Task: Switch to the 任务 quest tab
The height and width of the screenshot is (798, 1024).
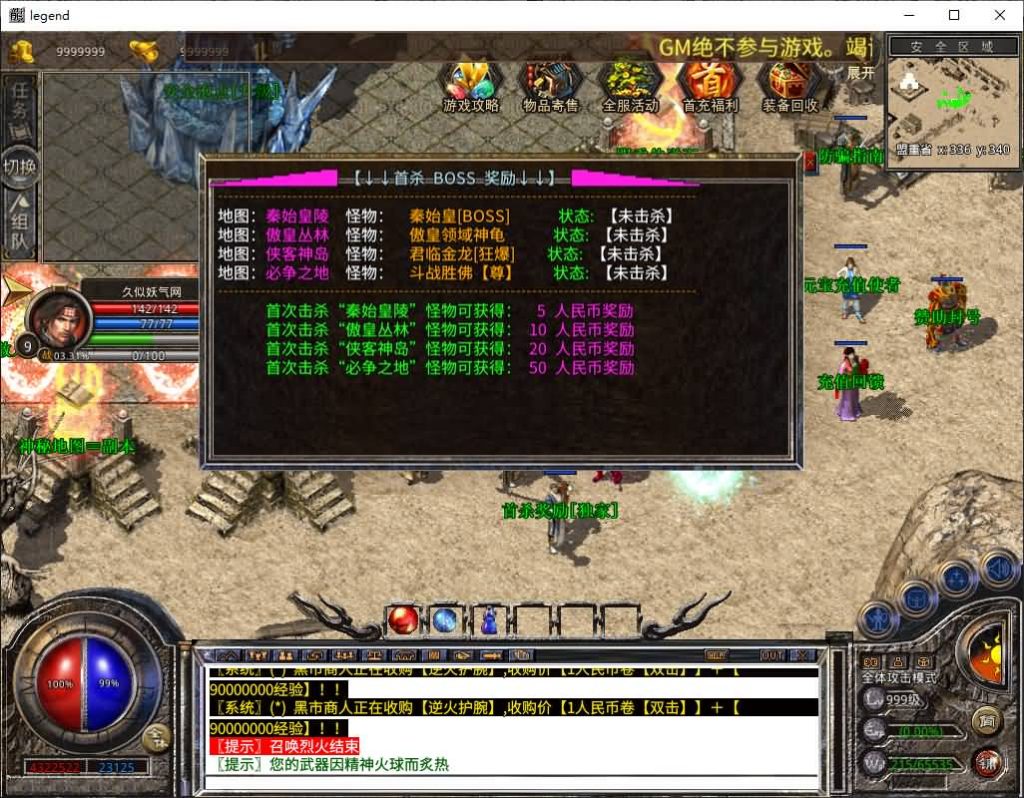Action: coord(20,109)
